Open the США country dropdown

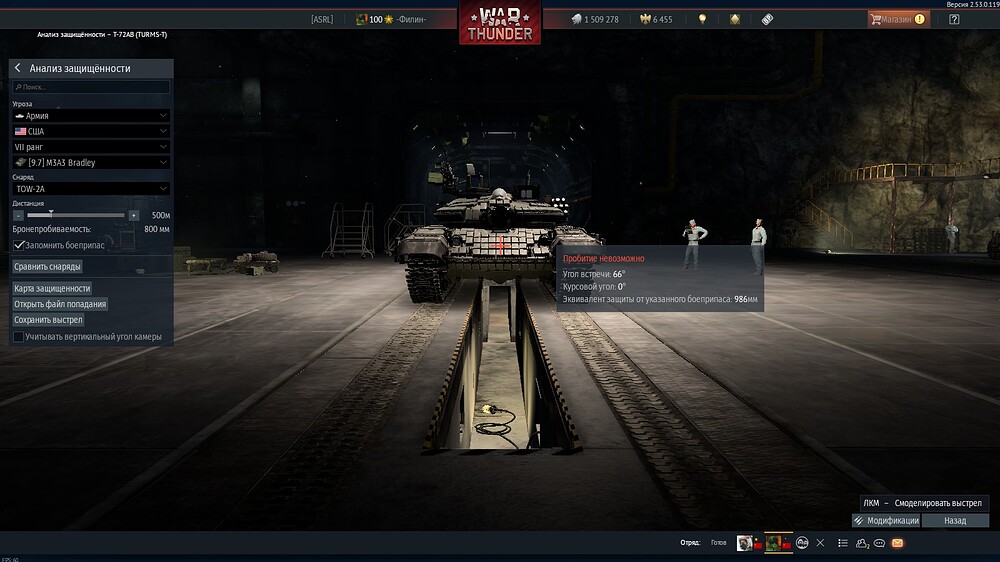point(91,131)
